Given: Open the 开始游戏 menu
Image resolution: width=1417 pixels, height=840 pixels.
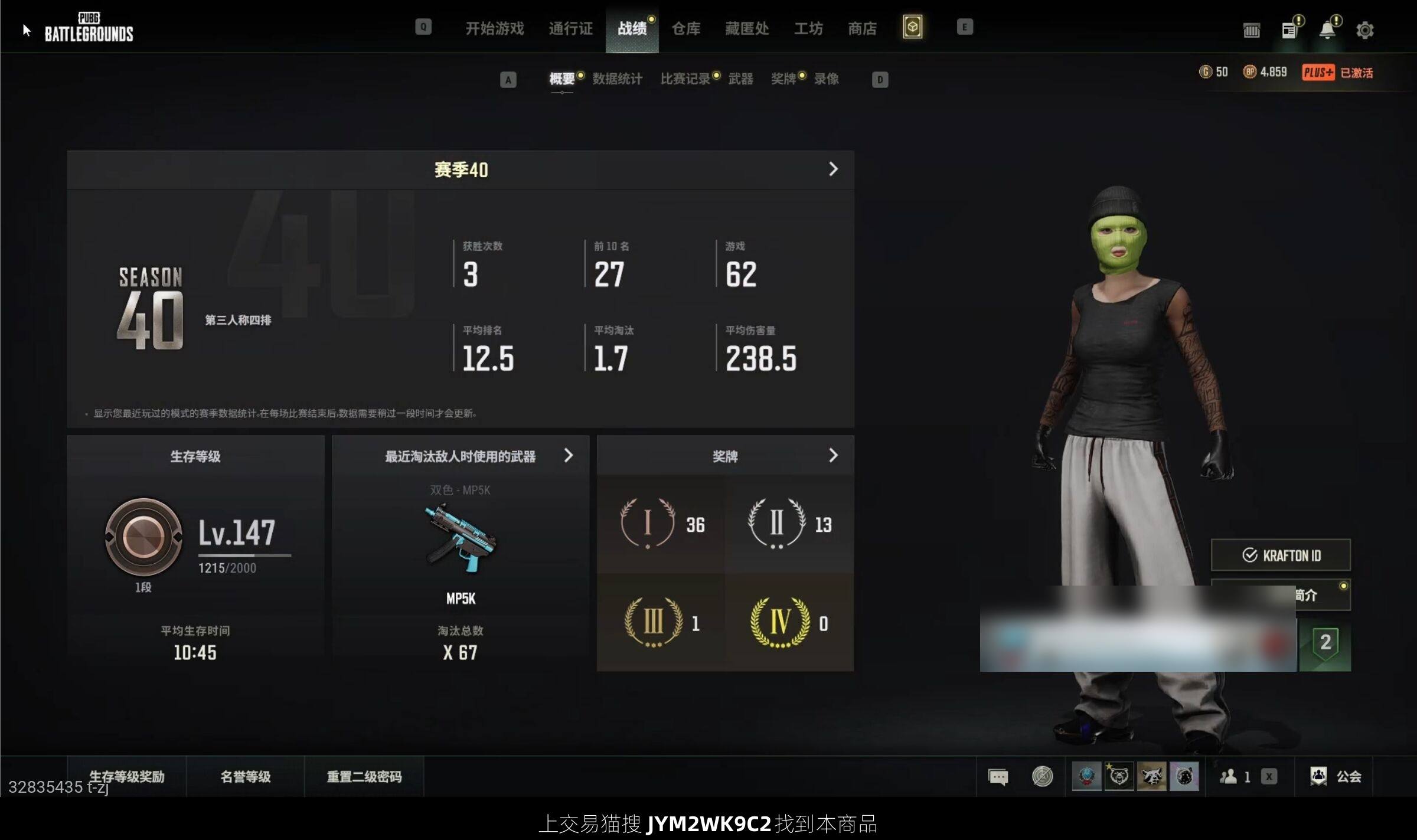Looking at the screenshot, I should click(x=494, y=28).
